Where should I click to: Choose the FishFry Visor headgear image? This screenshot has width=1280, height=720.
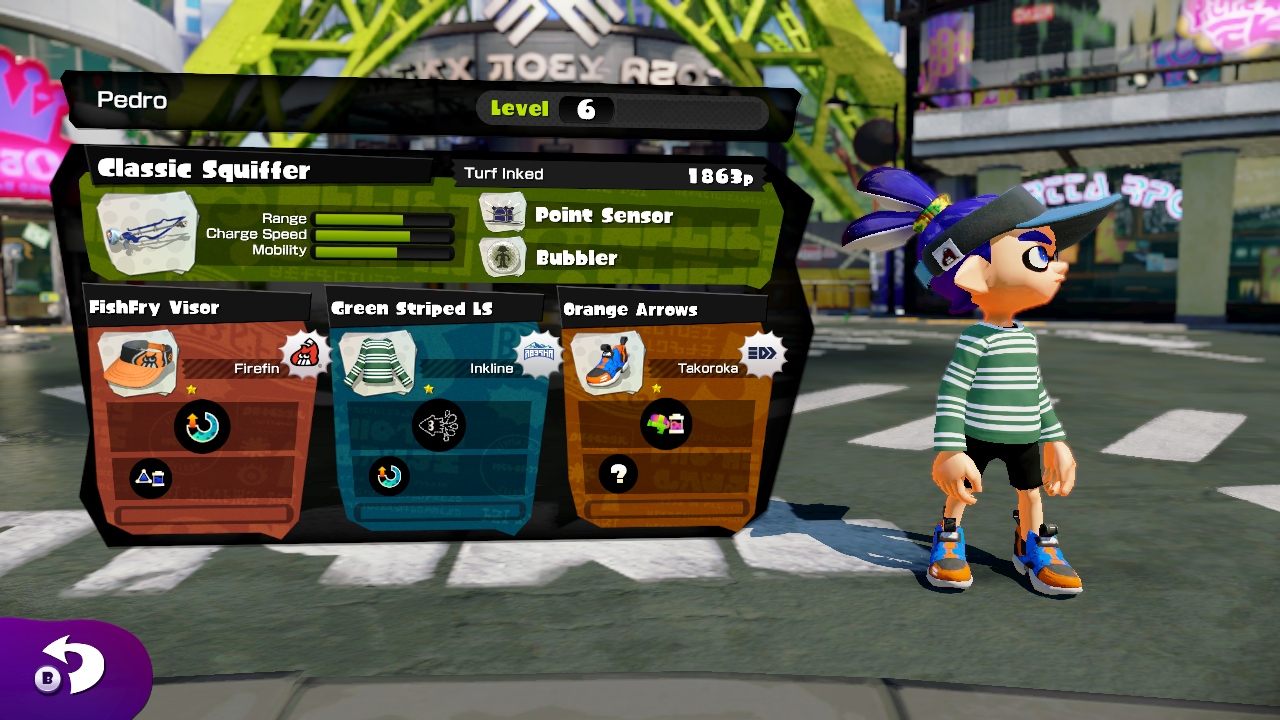coord(138,363)
